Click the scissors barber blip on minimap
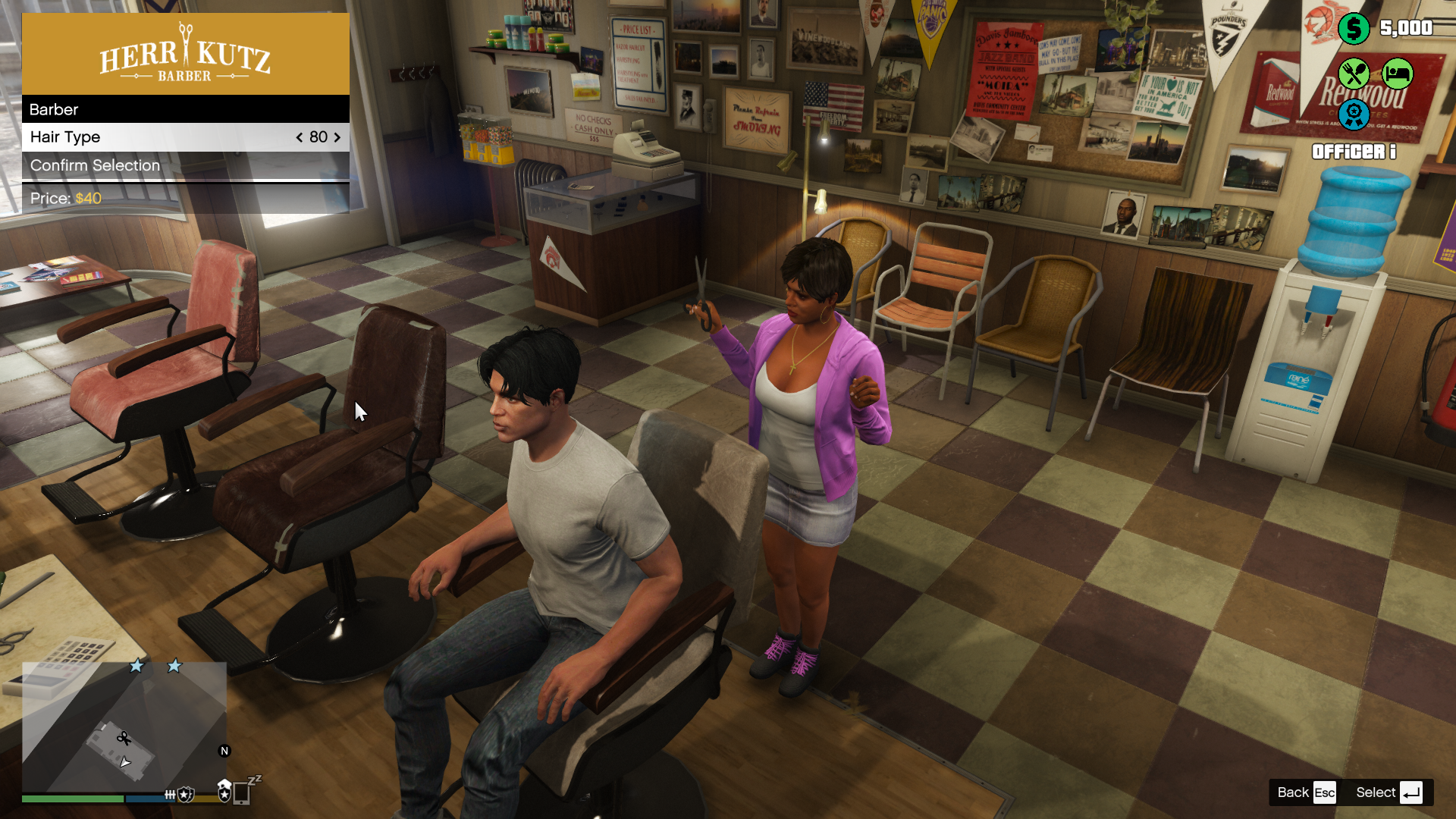Image resolution: width=1456 pixels, height=819 pixels. tap(124, 738)
